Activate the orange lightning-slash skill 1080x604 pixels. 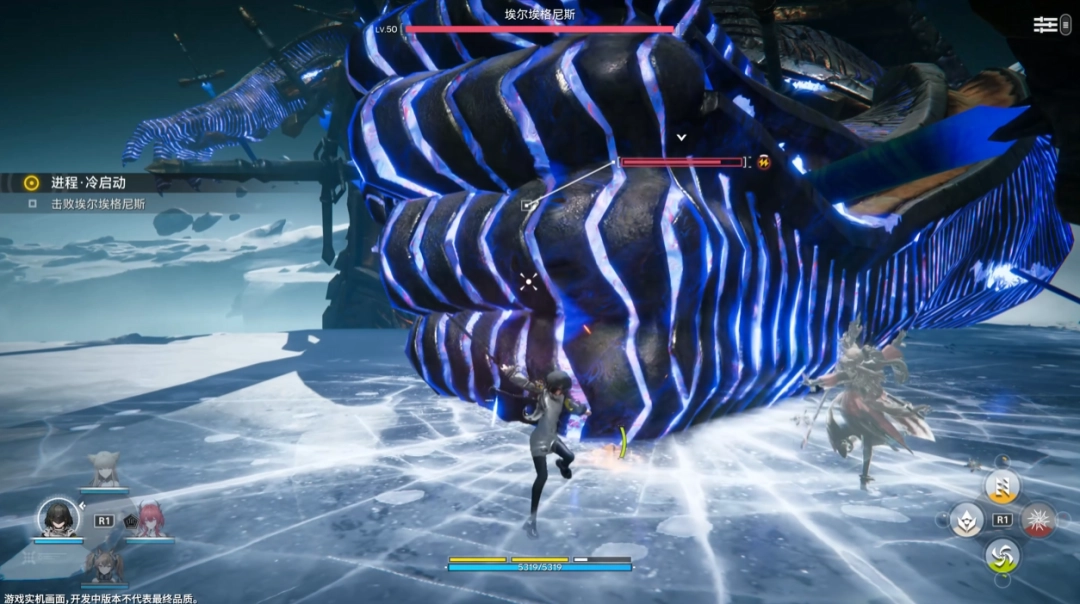1001,486
